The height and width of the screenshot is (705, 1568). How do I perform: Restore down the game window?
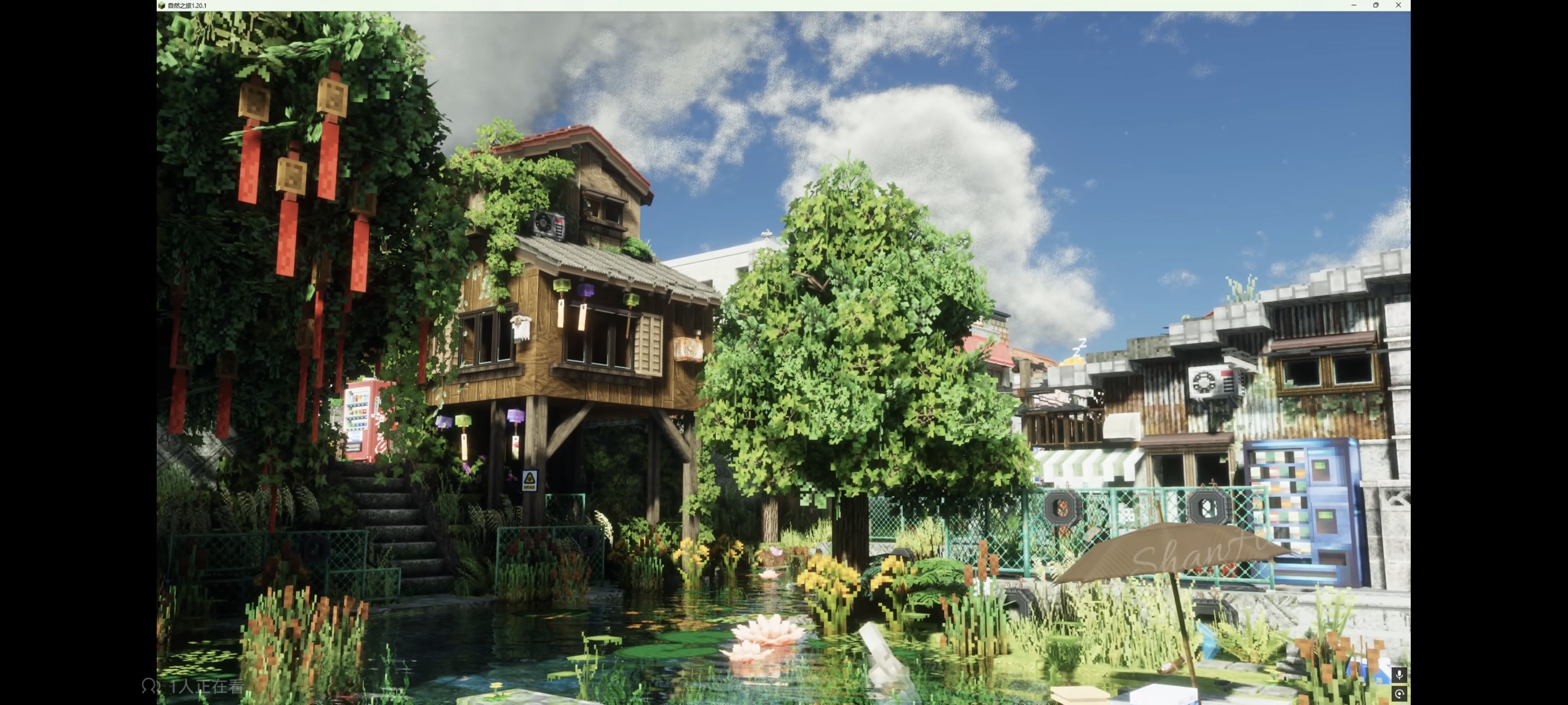[1375, 5]
